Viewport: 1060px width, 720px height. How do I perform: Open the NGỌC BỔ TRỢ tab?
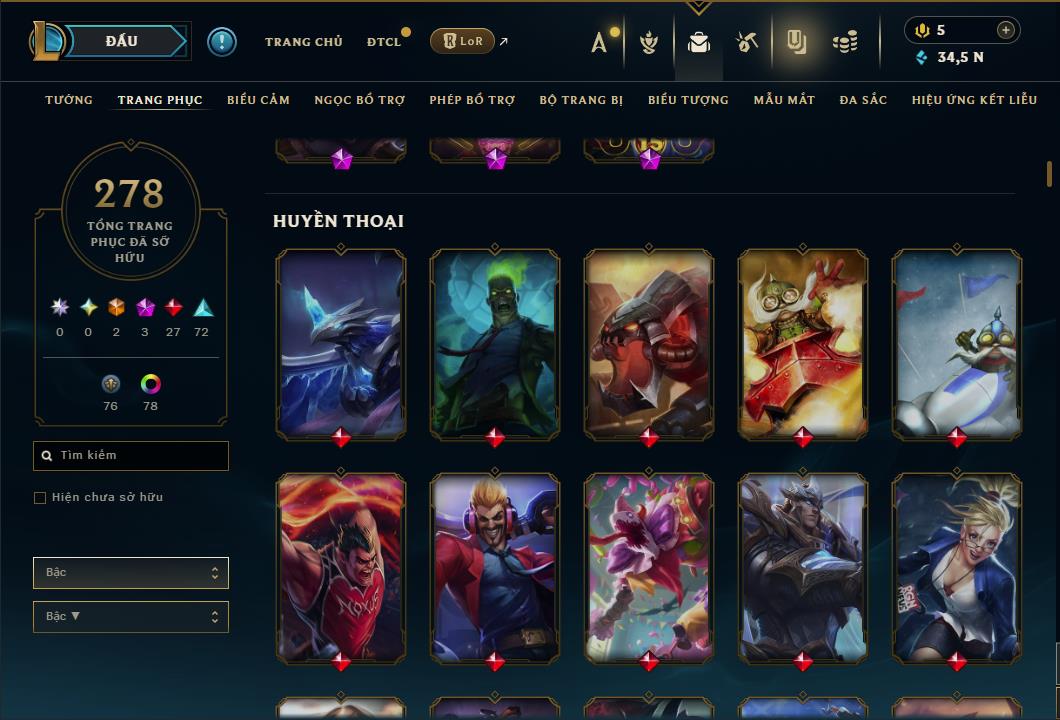click(359, 100)
